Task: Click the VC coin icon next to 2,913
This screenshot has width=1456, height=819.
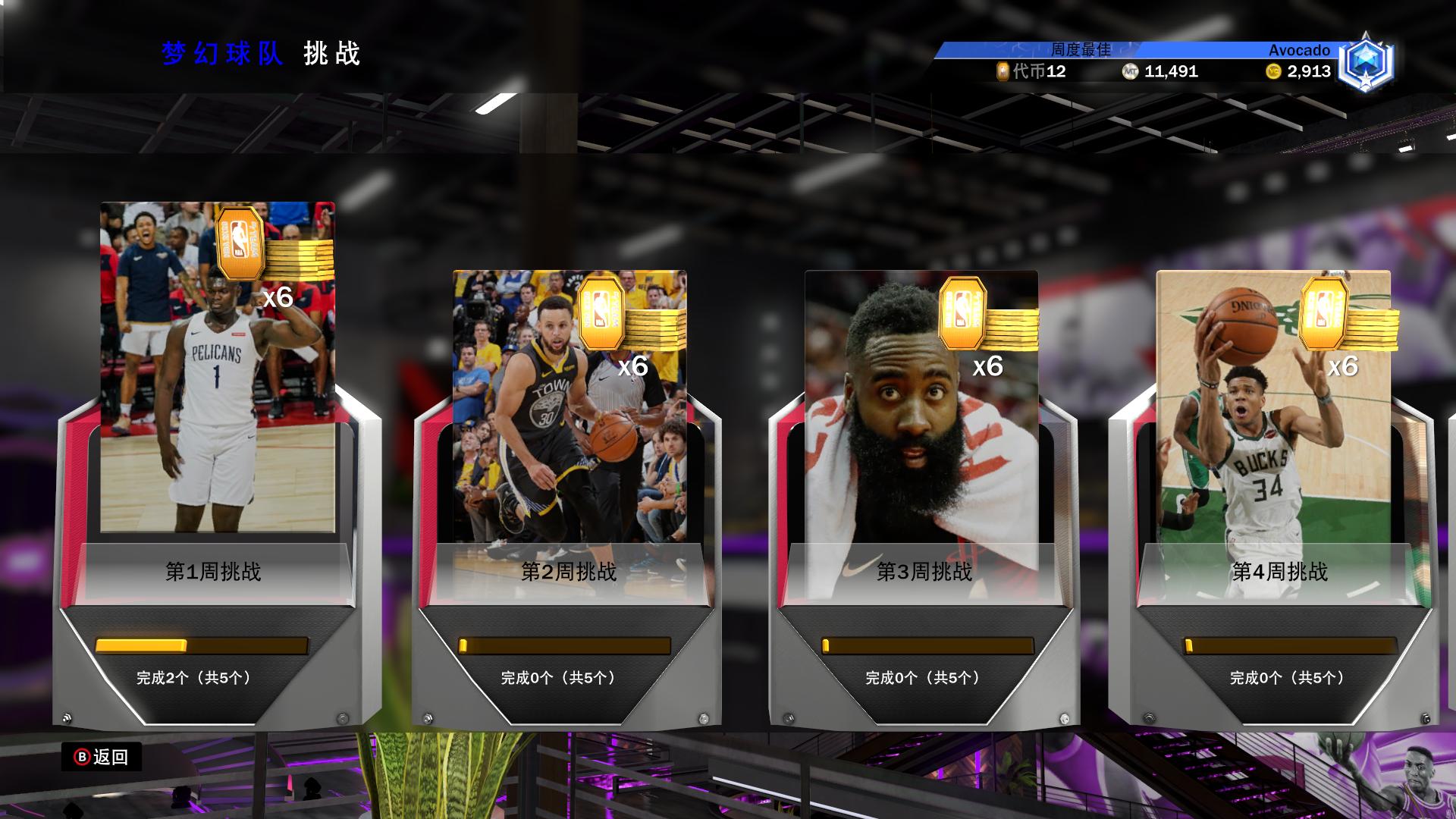Action: [x=1272, y=72]
